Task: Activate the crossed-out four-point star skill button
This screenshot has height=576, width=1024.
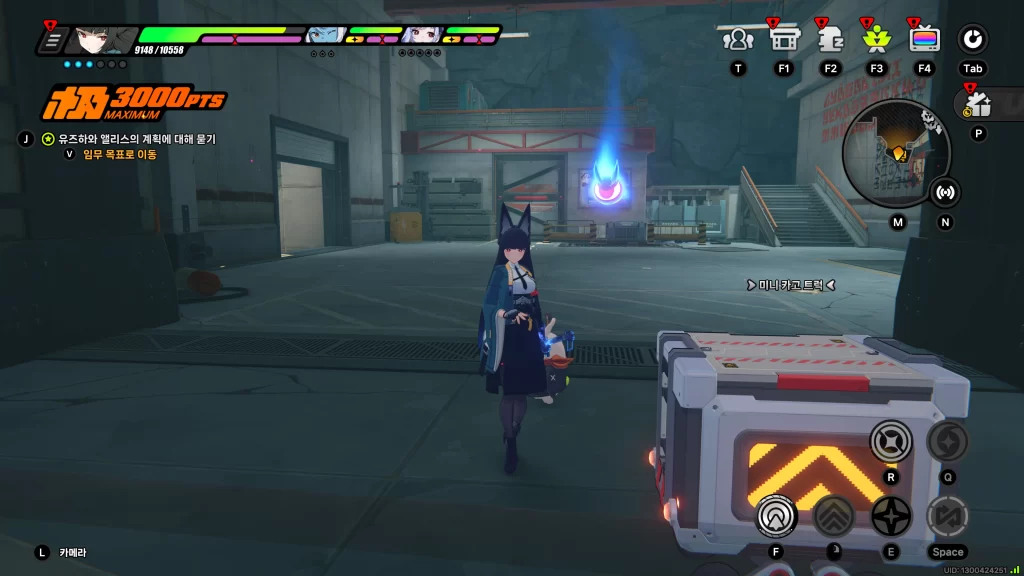Action: (890, 440)
